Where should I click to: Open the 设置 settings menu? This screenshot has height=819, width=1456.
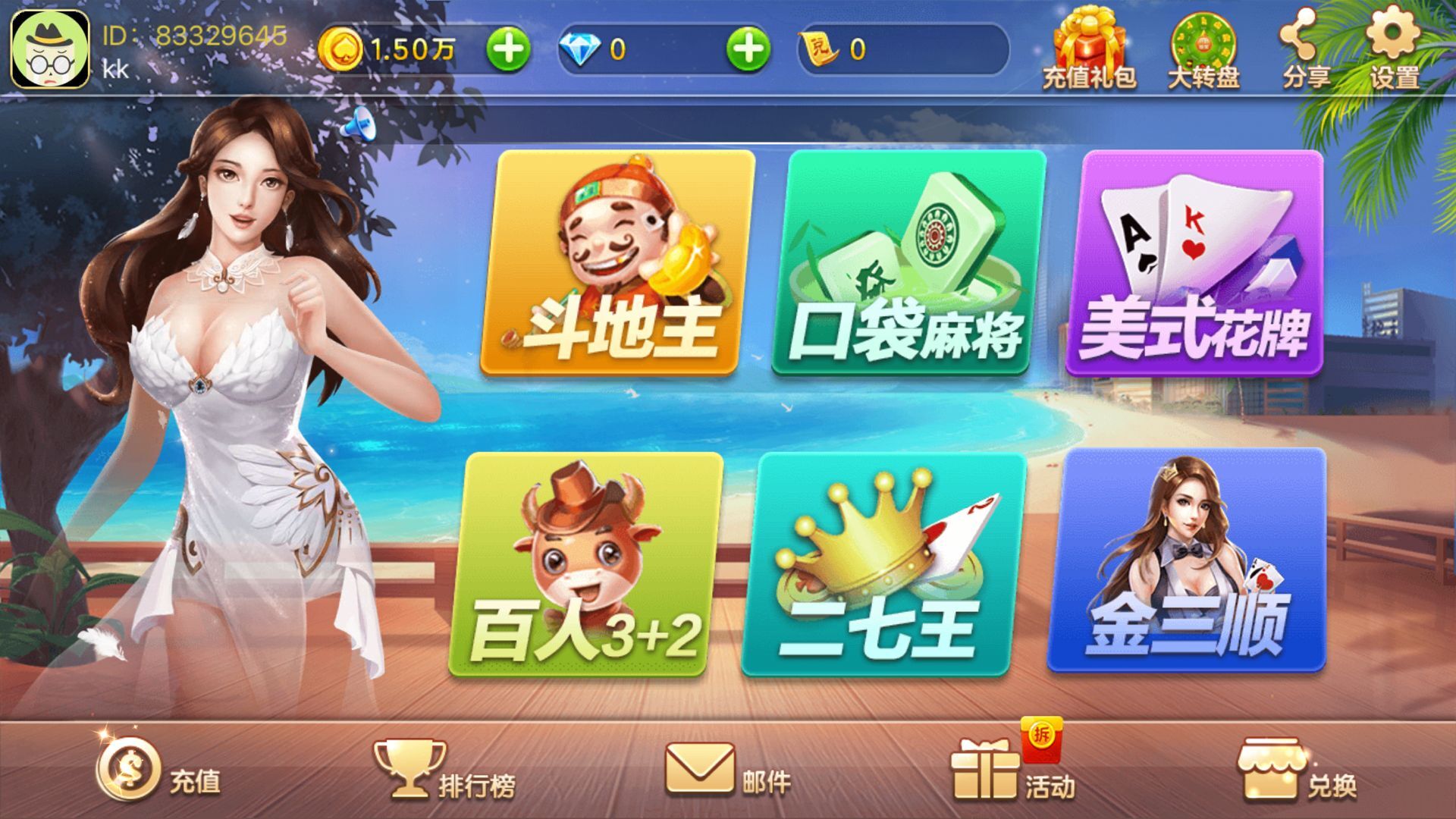[x=1394, y=45]
